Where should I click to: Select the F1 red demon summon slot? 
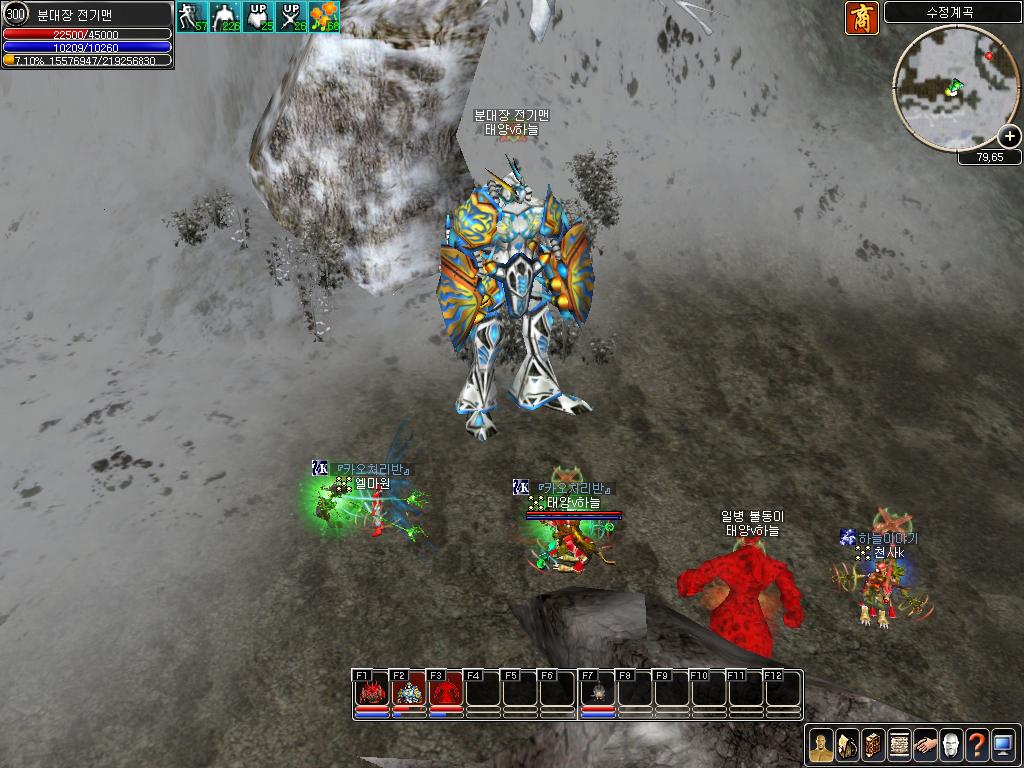click(372, 692)
